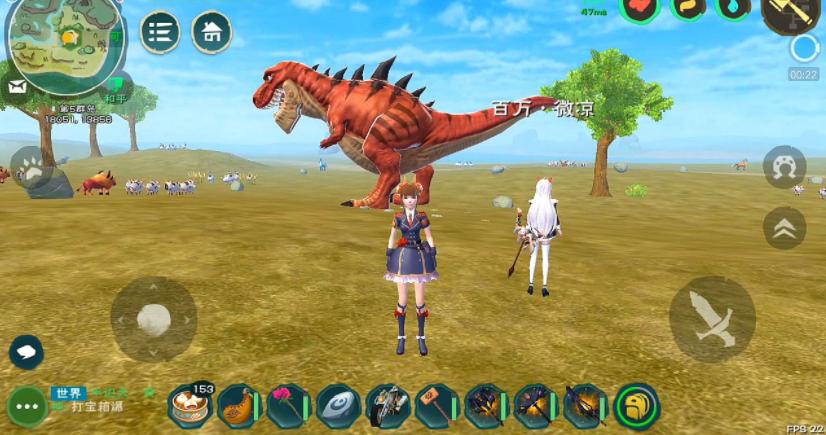Tap the horseshoe mount button
Image resolution: width=826 pixels, height=435 pixels.
784,167
